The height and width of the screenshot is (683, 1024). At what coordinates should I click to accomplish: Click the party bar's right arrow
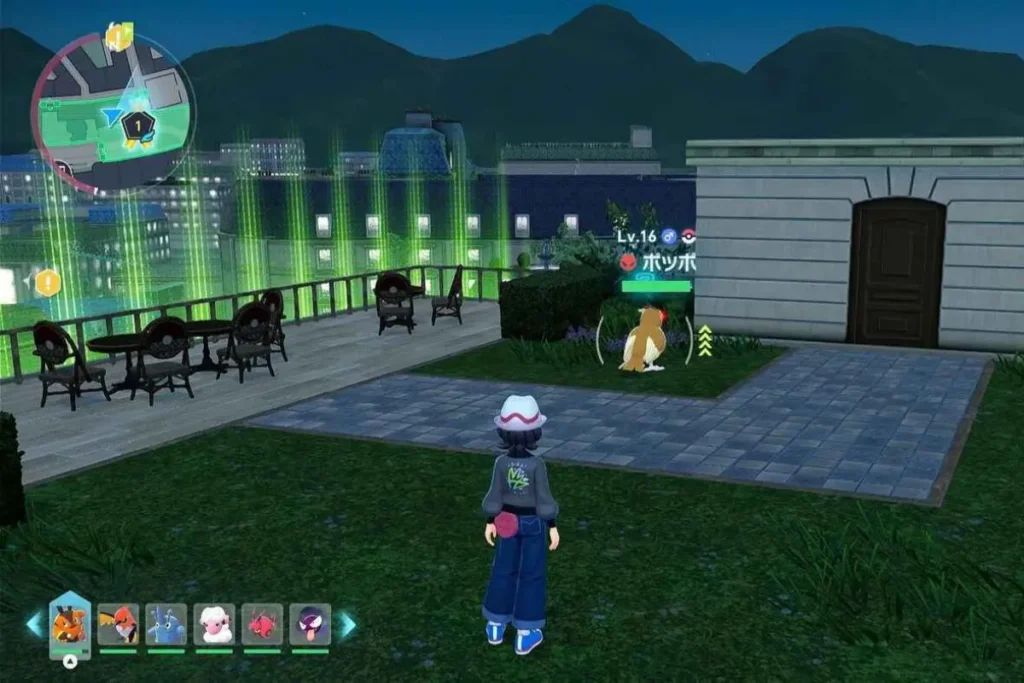pos(347,625)
